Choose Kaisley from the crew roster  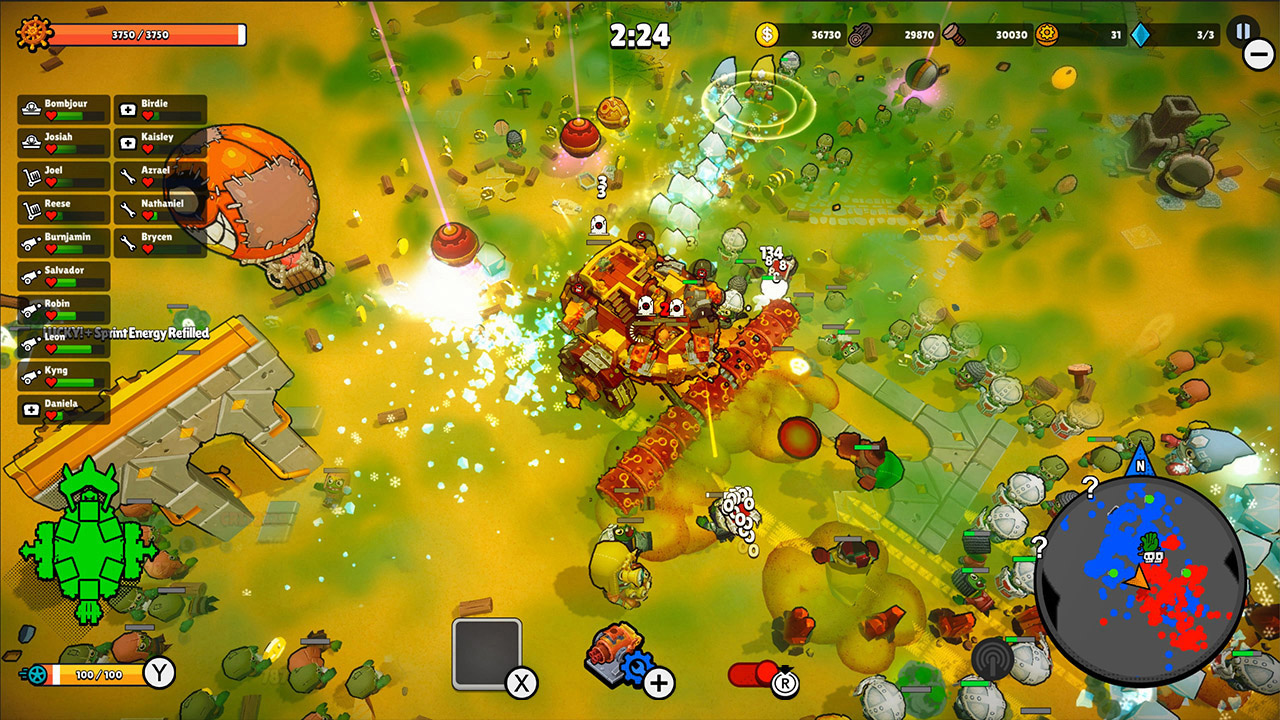click(160, 142)
